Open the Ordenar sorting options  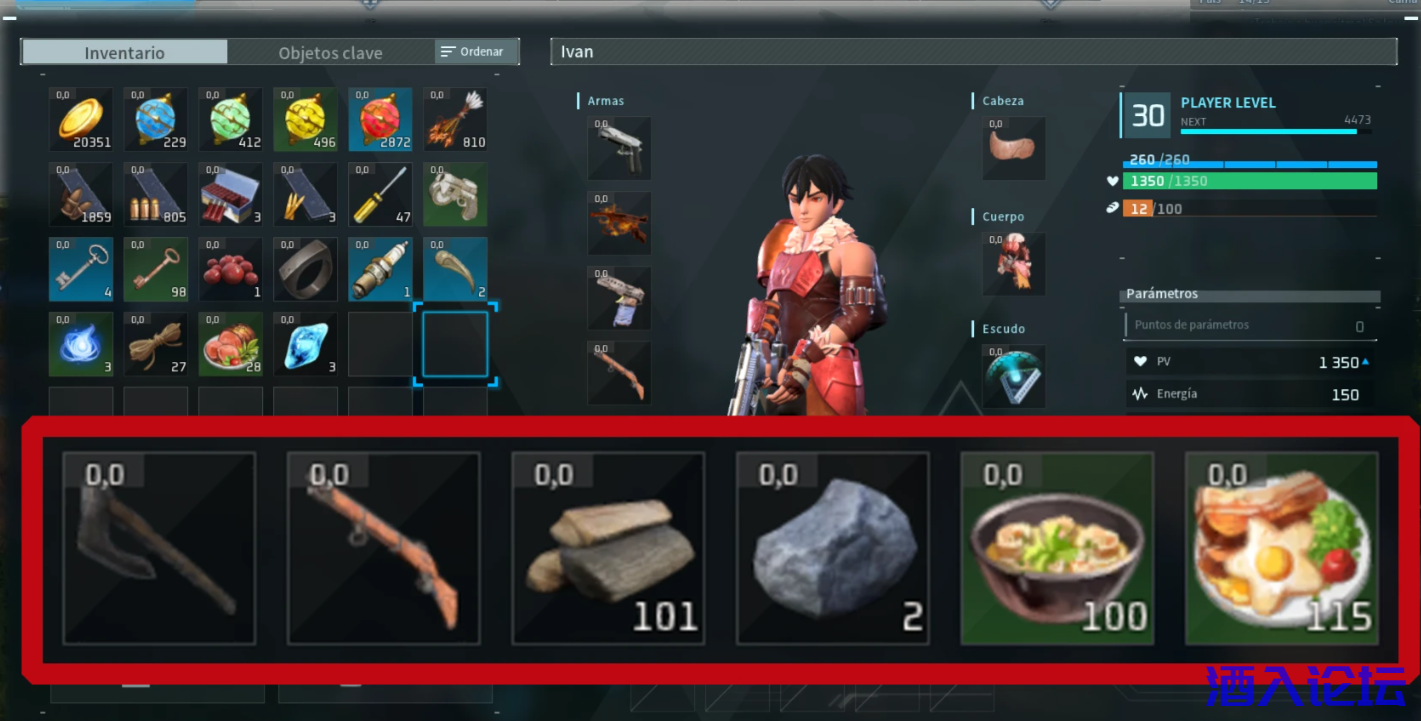[476, 51]
